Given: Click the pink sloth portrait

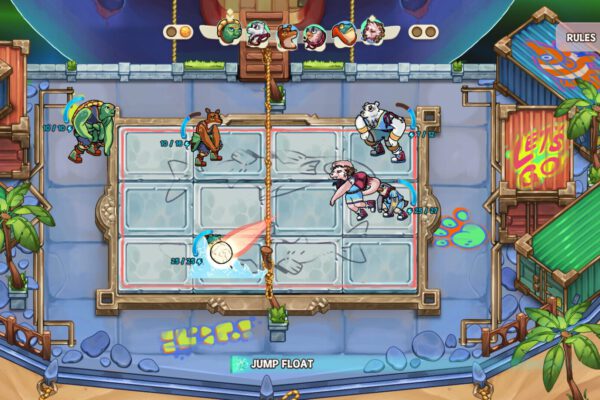Looking at the screenshot, I should pos(372,33).
